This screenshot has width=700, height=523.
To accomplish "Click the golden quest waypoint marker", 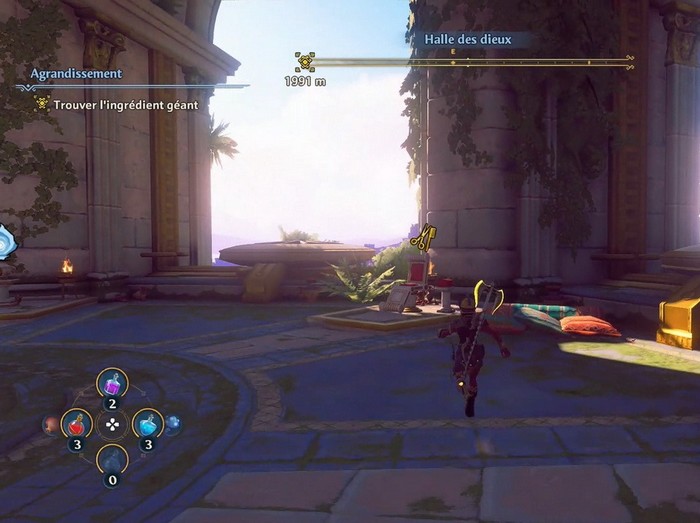I will coord(422,238).
